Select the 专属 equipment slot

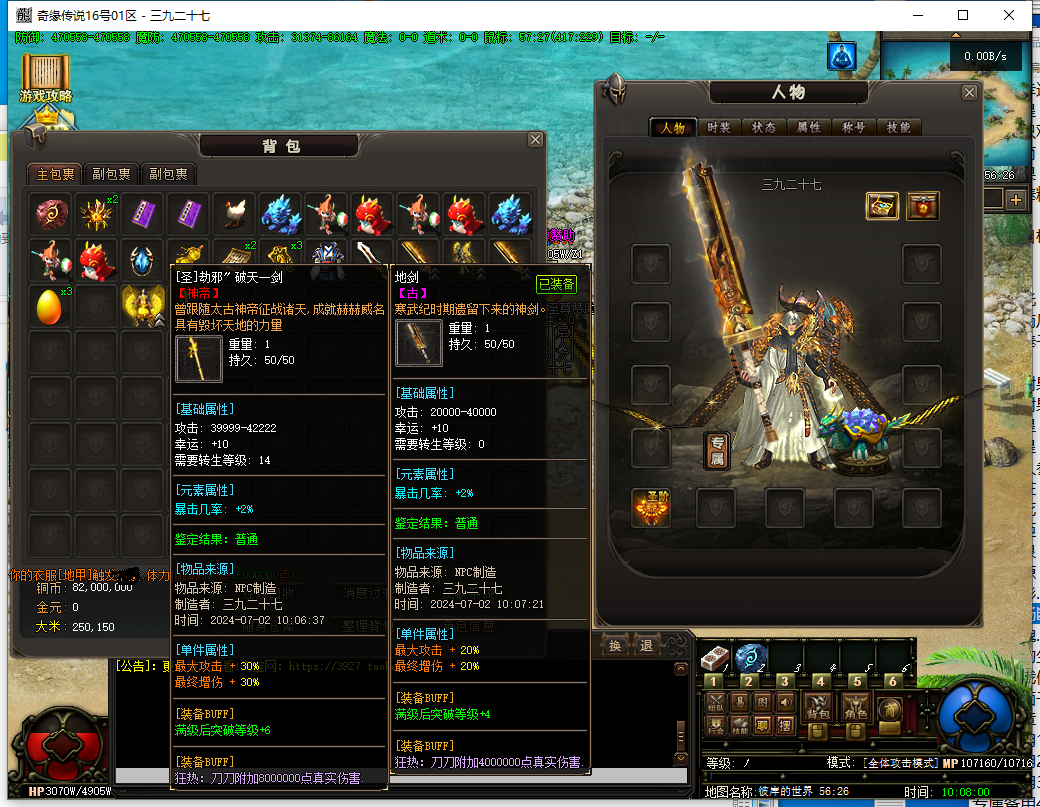click(x=715, y=449)
